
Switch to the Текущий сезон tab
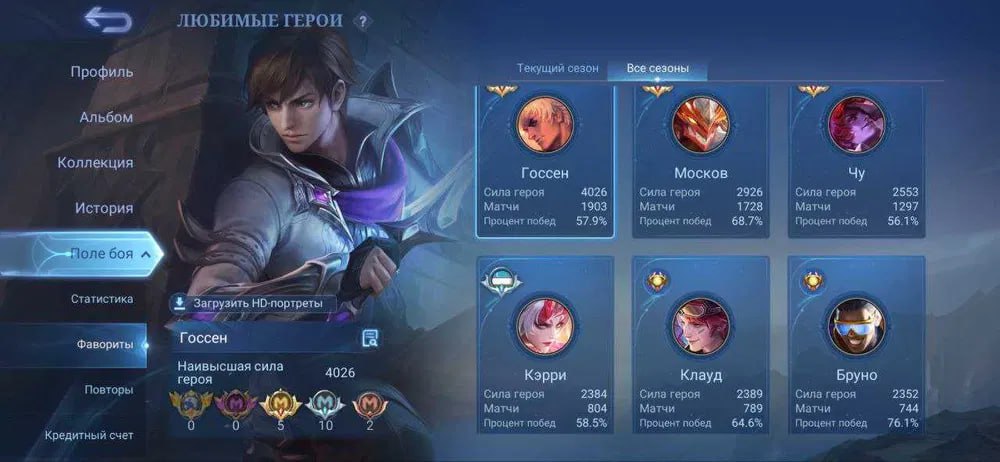coord(557,69)
